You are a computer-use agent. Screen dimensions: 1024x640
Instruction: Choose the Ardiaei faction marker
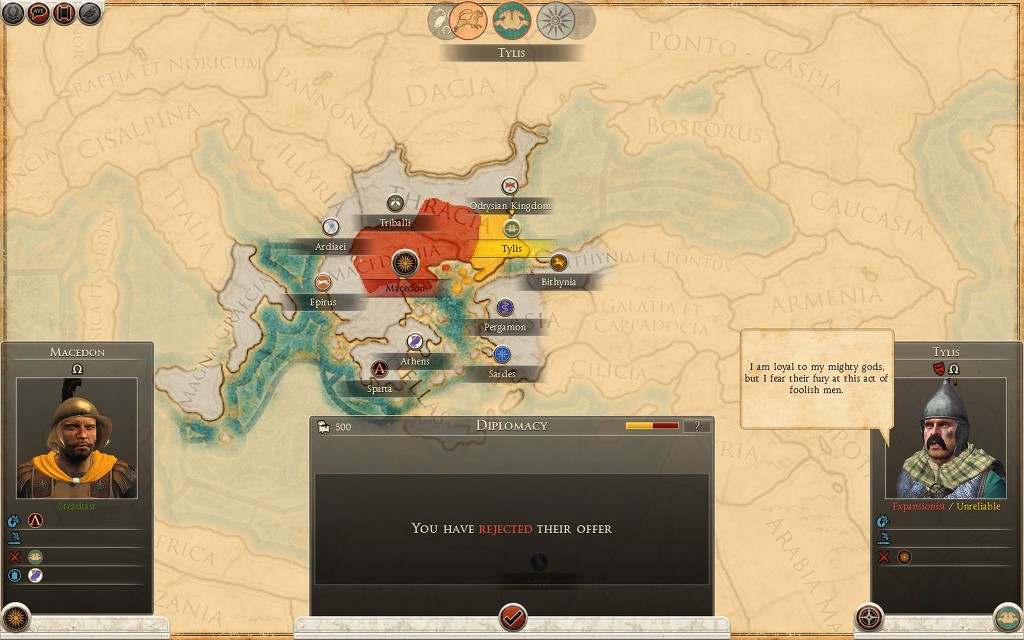pos(331,227)
